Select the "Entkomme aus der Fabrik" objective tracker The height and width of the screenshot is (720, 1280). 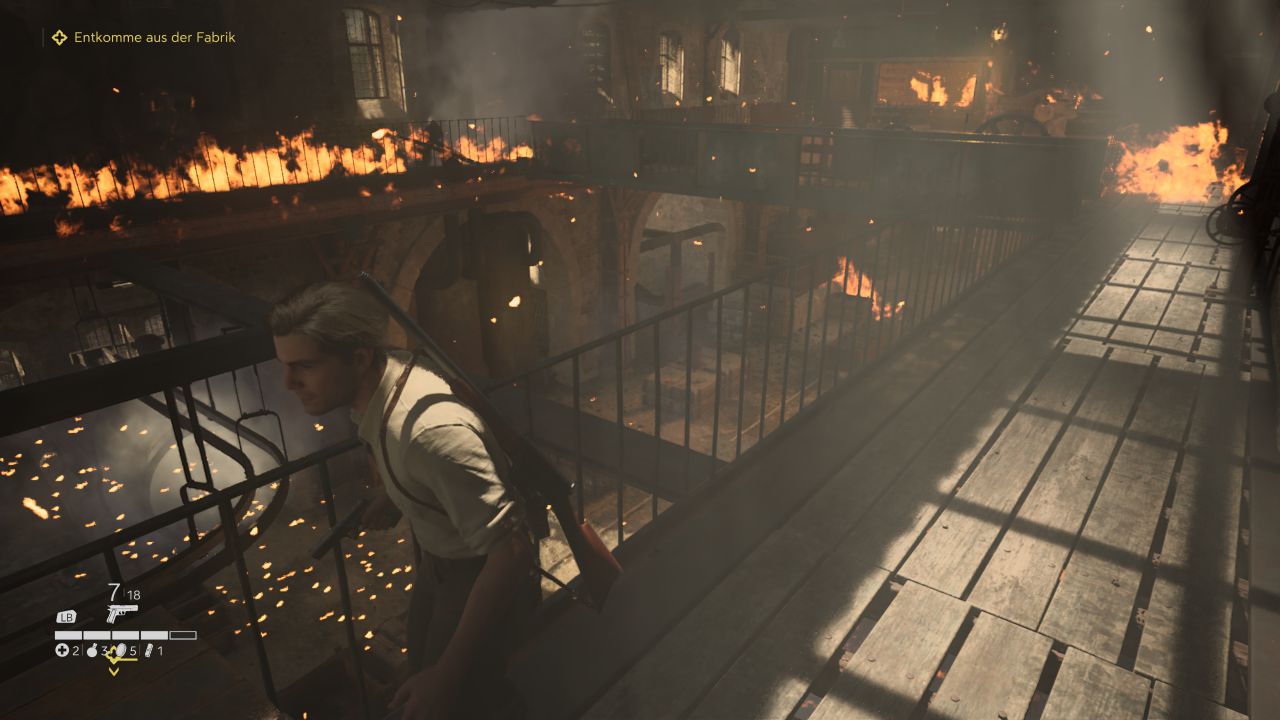[x=154, y=37]
